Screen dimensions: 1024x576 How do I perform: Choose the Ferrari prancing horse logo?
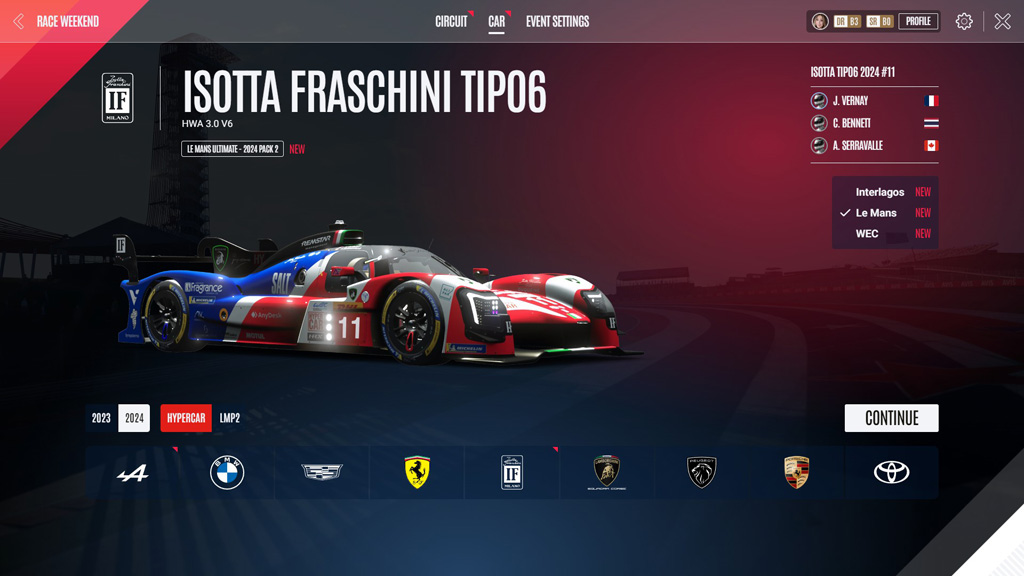[417, 473]
